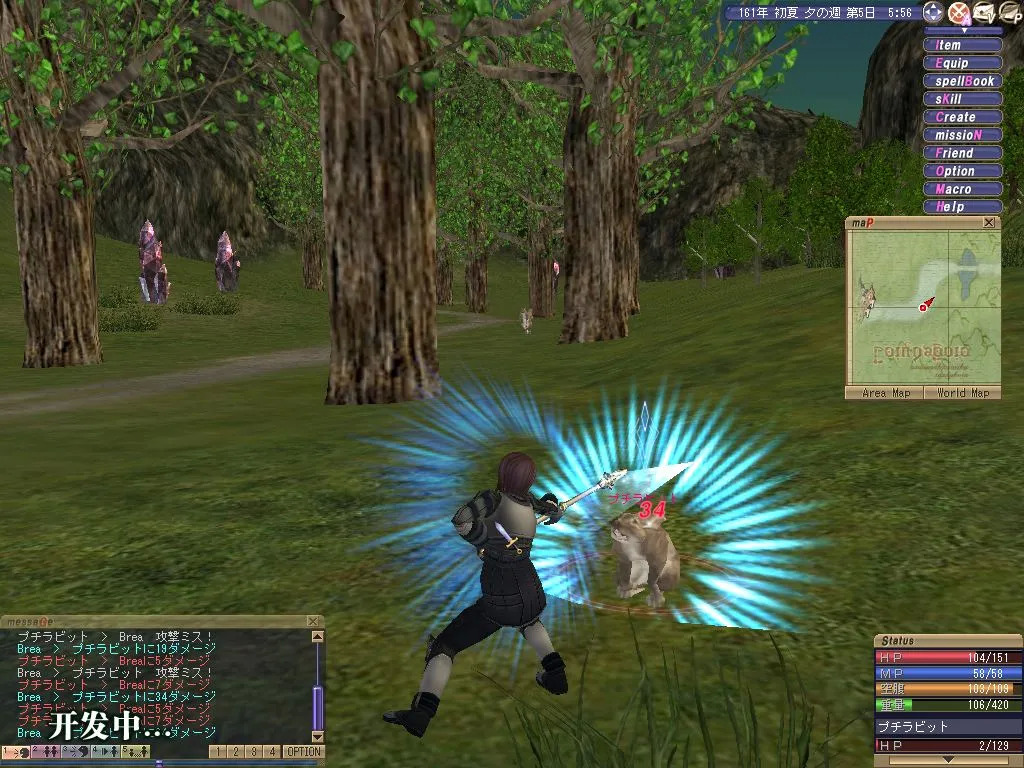The width and height of the screenshot is (1024, 768).
Task: Close the message window
Action: [x=313, y=621]
